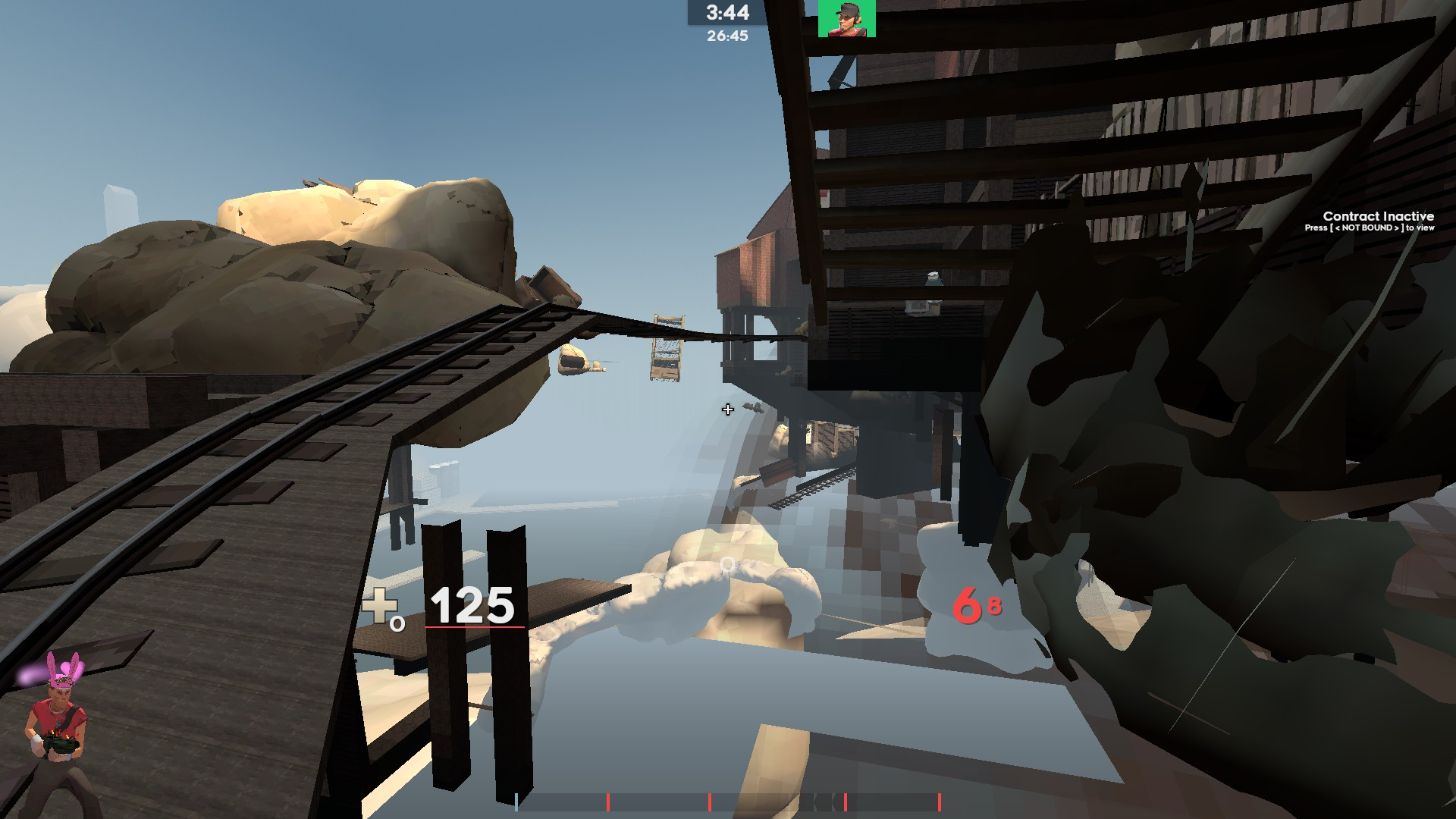
Task: Click the Scout class portrait icon
Action: pos(847,18)
